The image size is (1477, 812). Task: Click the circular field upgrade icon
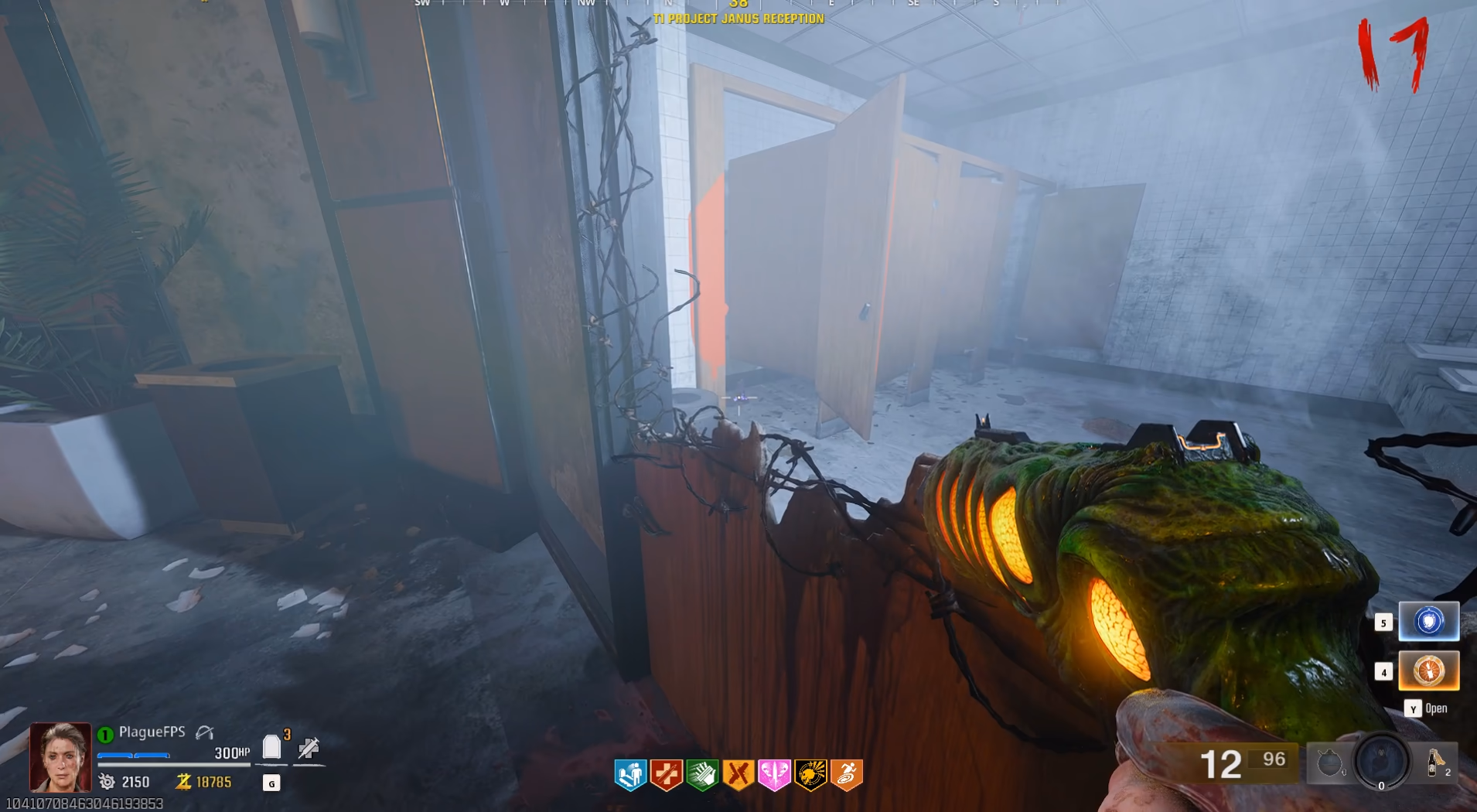pyautogui.click(x=1382, y=761)
